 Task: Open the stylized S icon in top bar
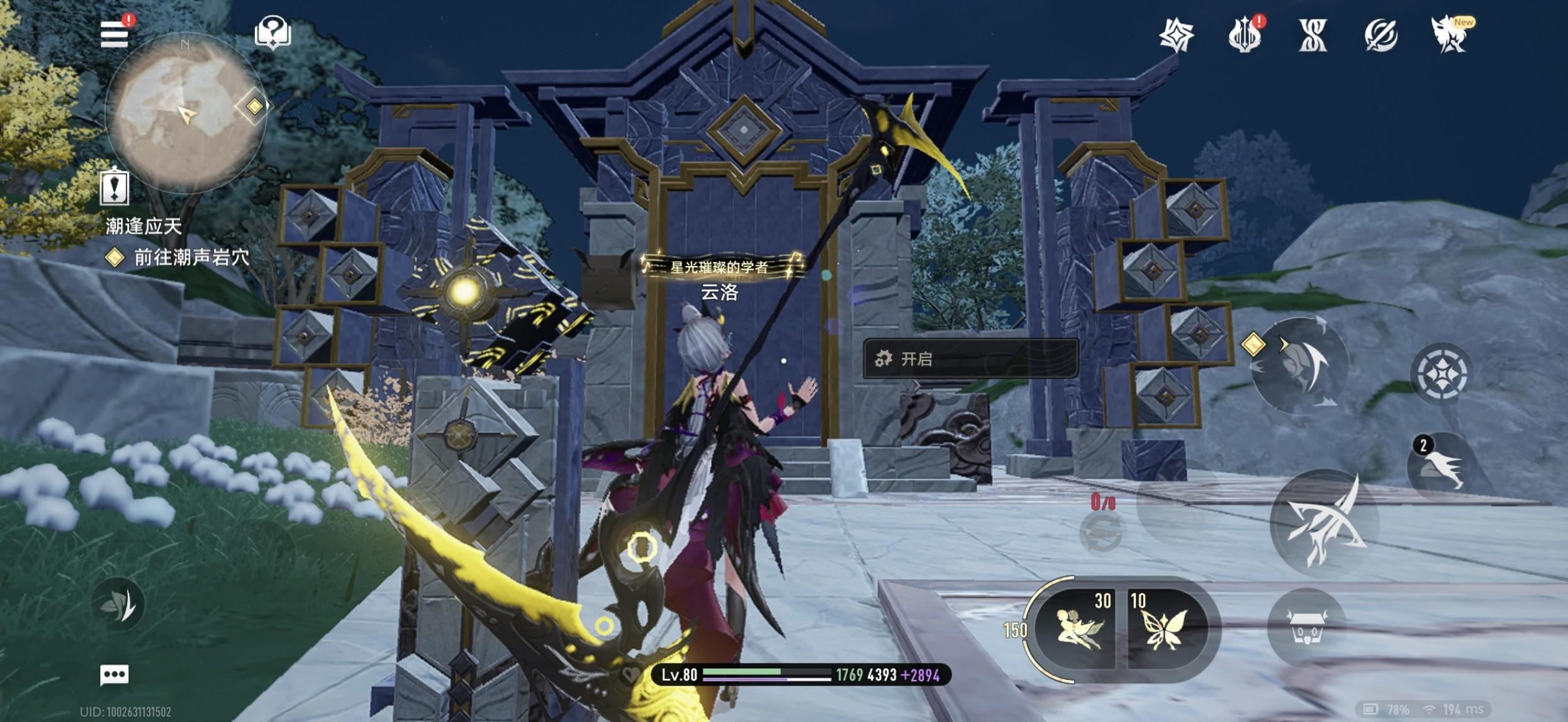point(1313,35)
